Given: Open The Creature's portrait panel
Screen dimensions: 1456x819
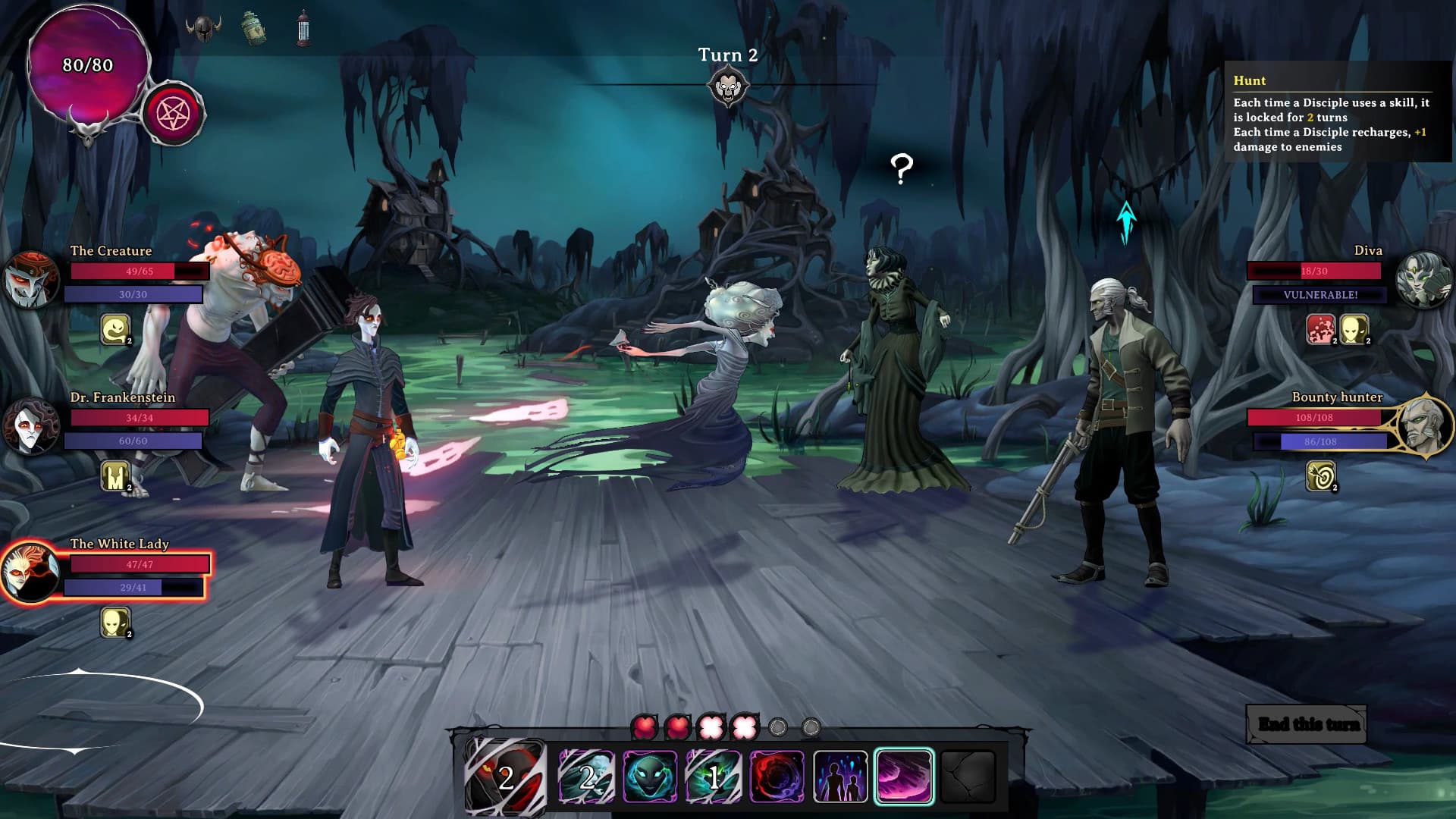Looking at the screenshot, I should coord(32,281).
